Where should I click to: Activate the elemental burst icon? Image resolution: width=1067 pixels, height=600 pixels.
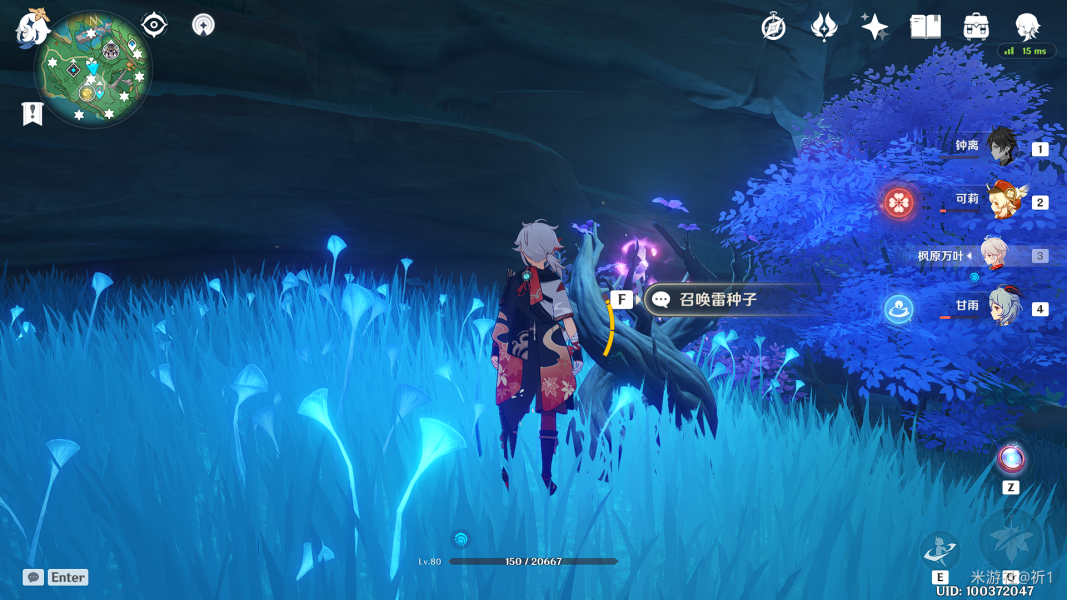(1011, 541)
